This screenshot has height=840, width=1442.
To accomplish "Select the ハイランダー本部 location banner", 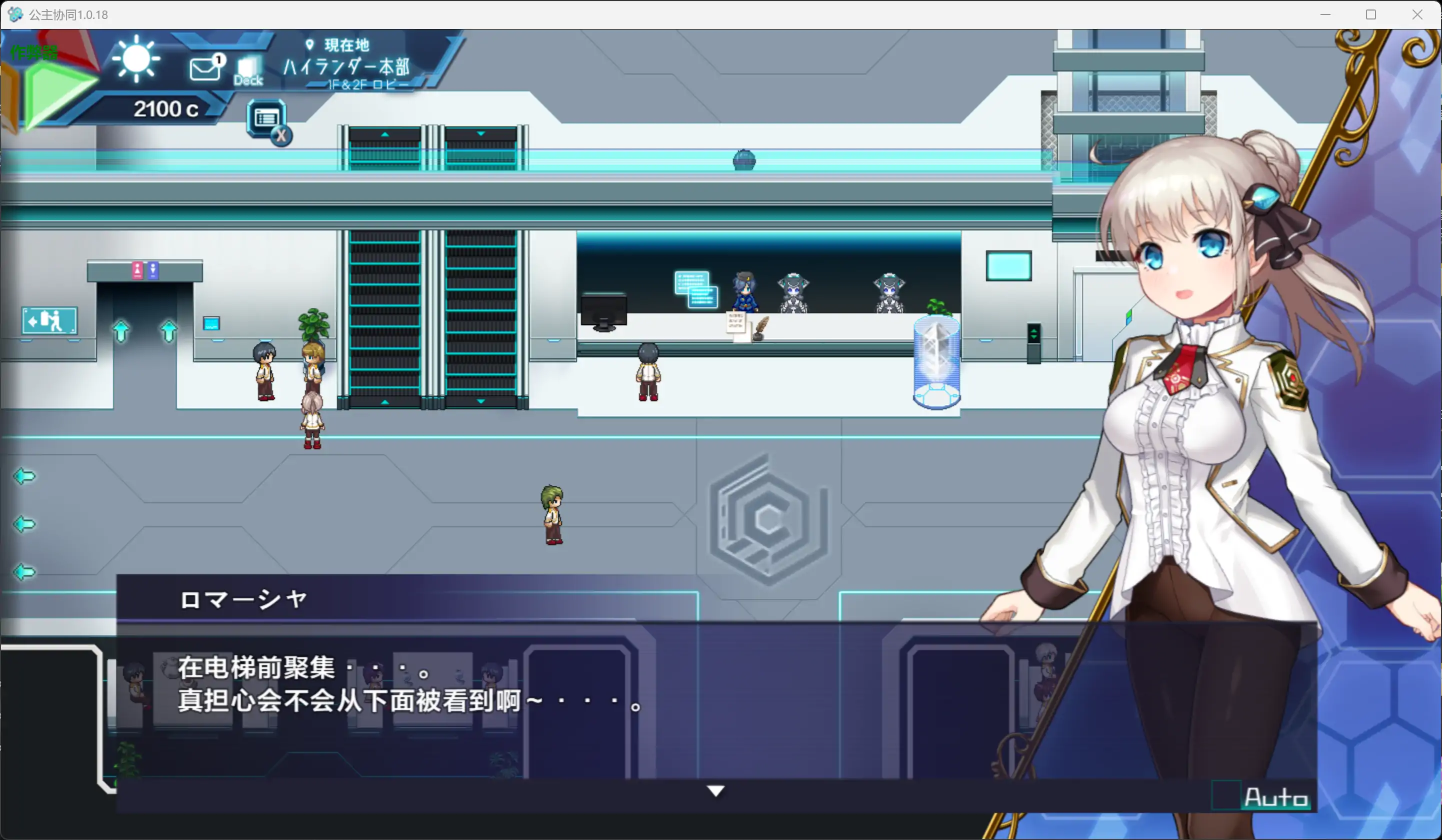I will (x=345, y=67).
